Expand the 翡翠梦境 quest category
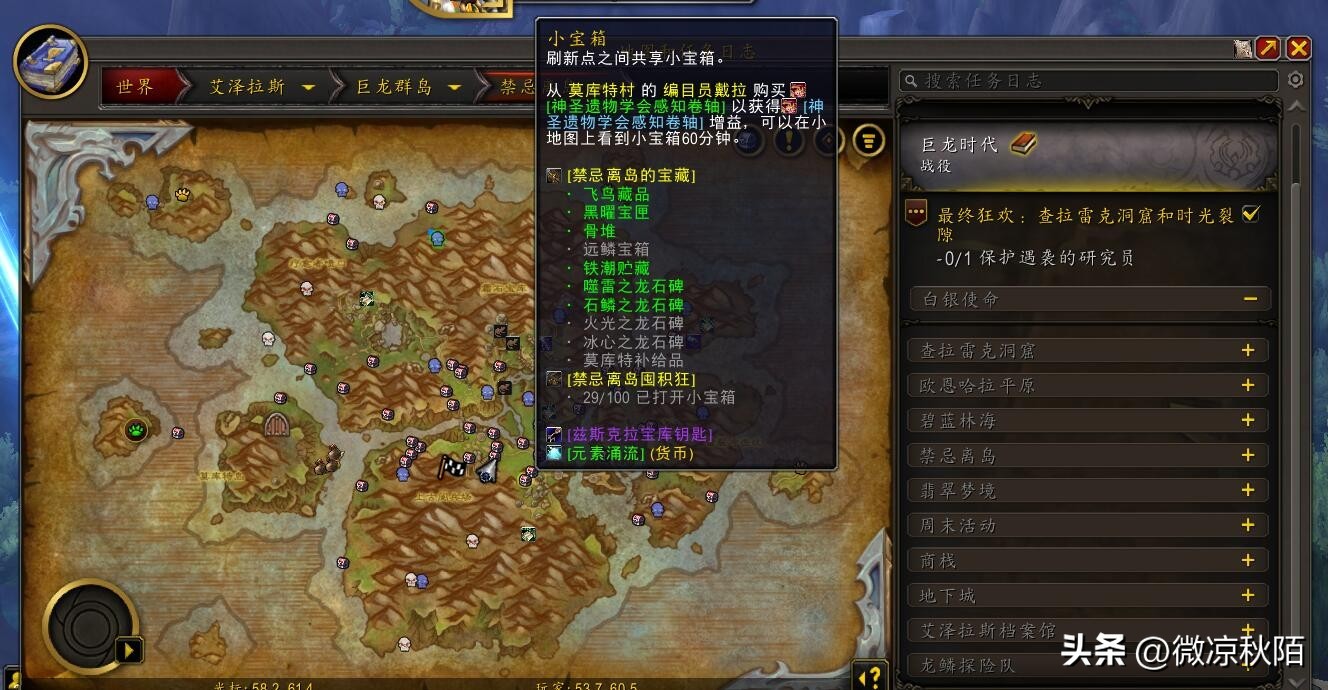 1248,490
